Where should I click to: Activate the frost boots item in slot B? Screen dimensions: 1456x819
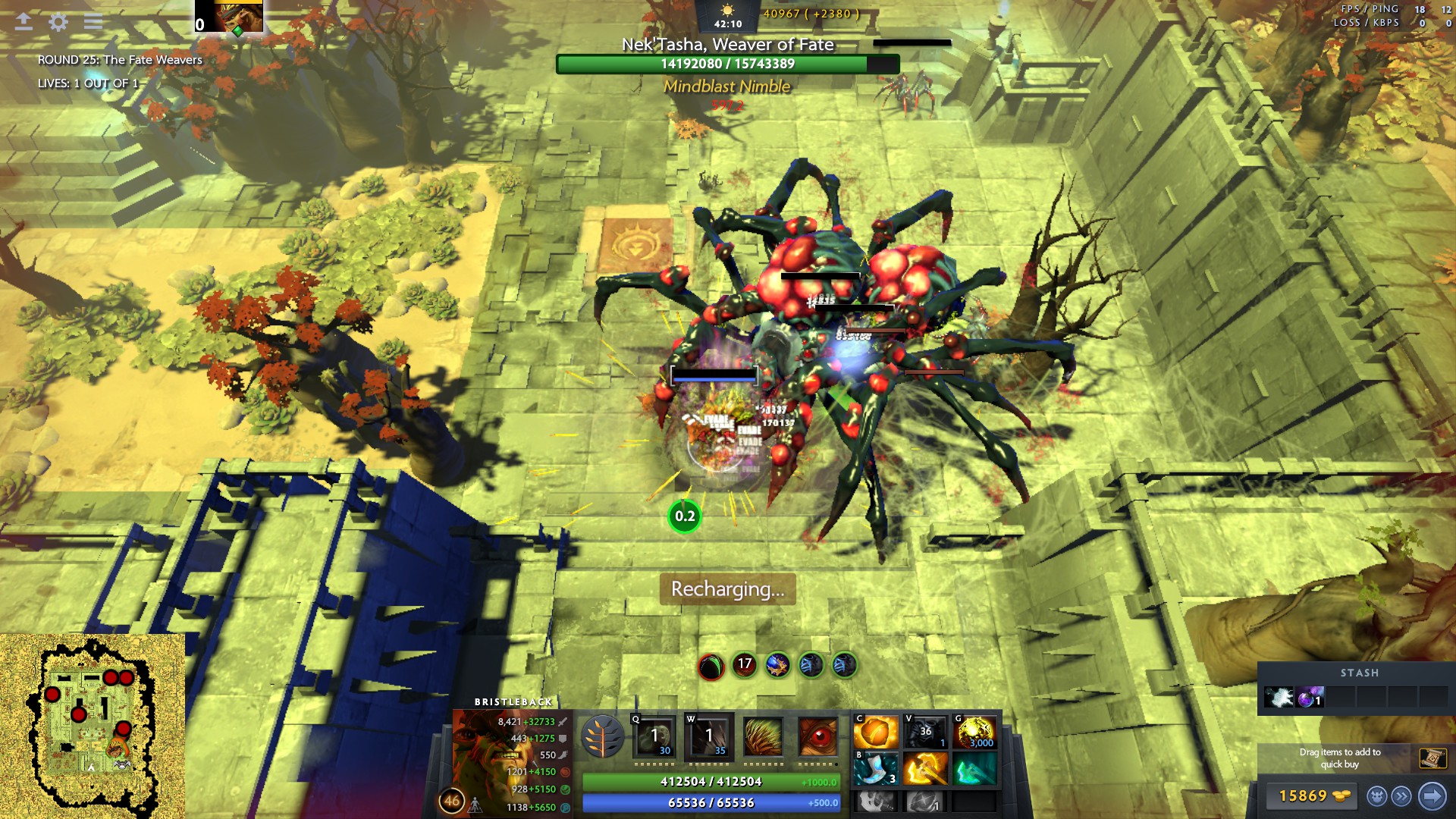click(x=876, y=769)
